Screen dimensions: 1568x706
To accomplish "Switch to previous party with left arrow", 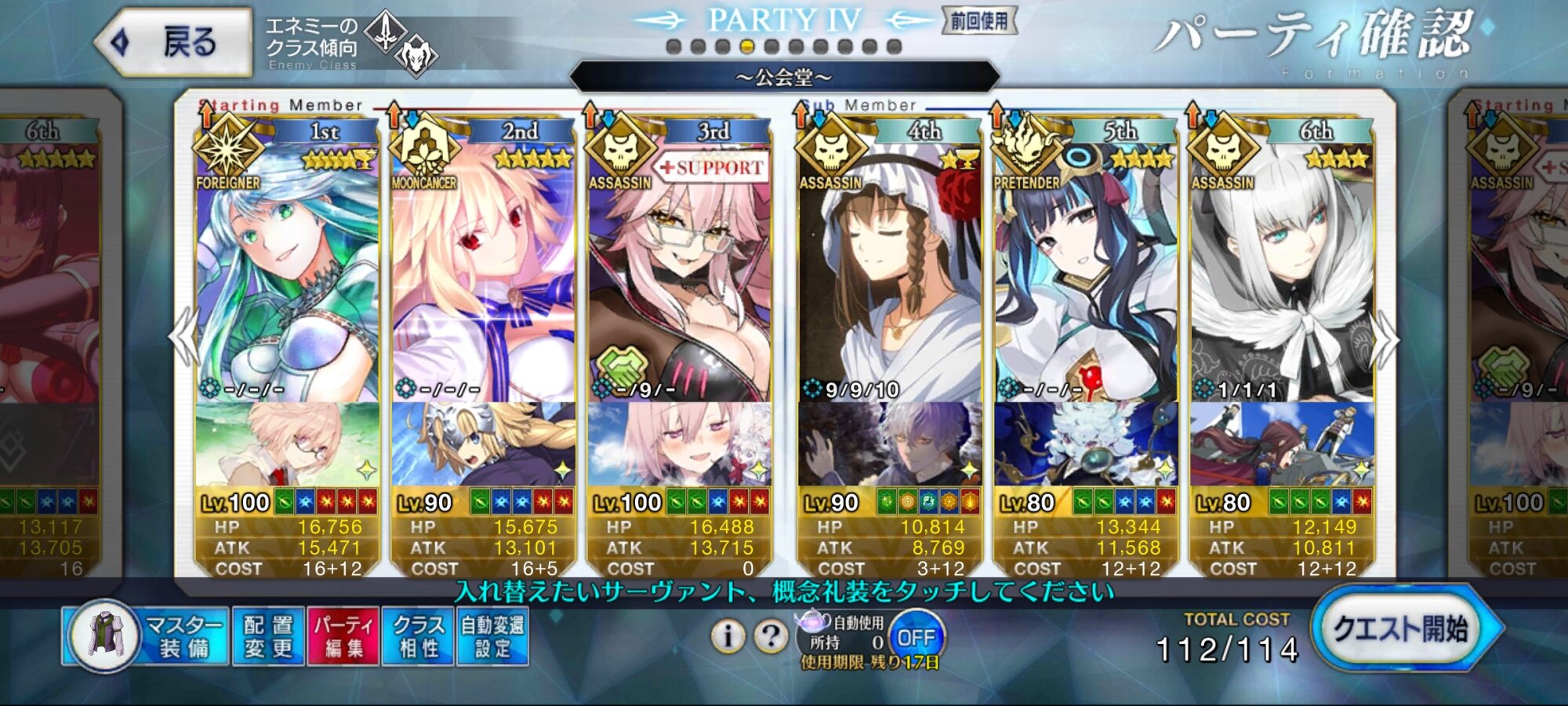I will [185, 337].
